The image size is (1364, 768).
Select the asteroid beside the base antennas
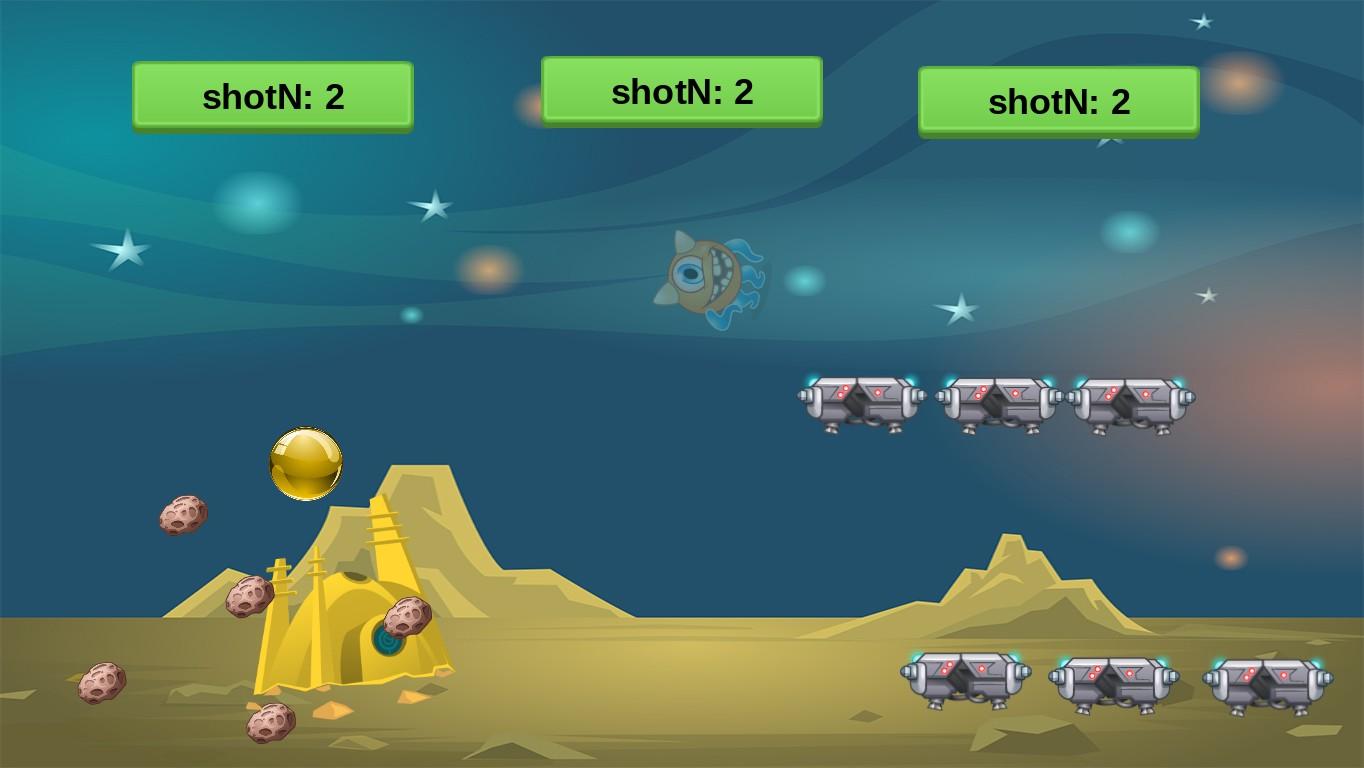tap(247, 594)
